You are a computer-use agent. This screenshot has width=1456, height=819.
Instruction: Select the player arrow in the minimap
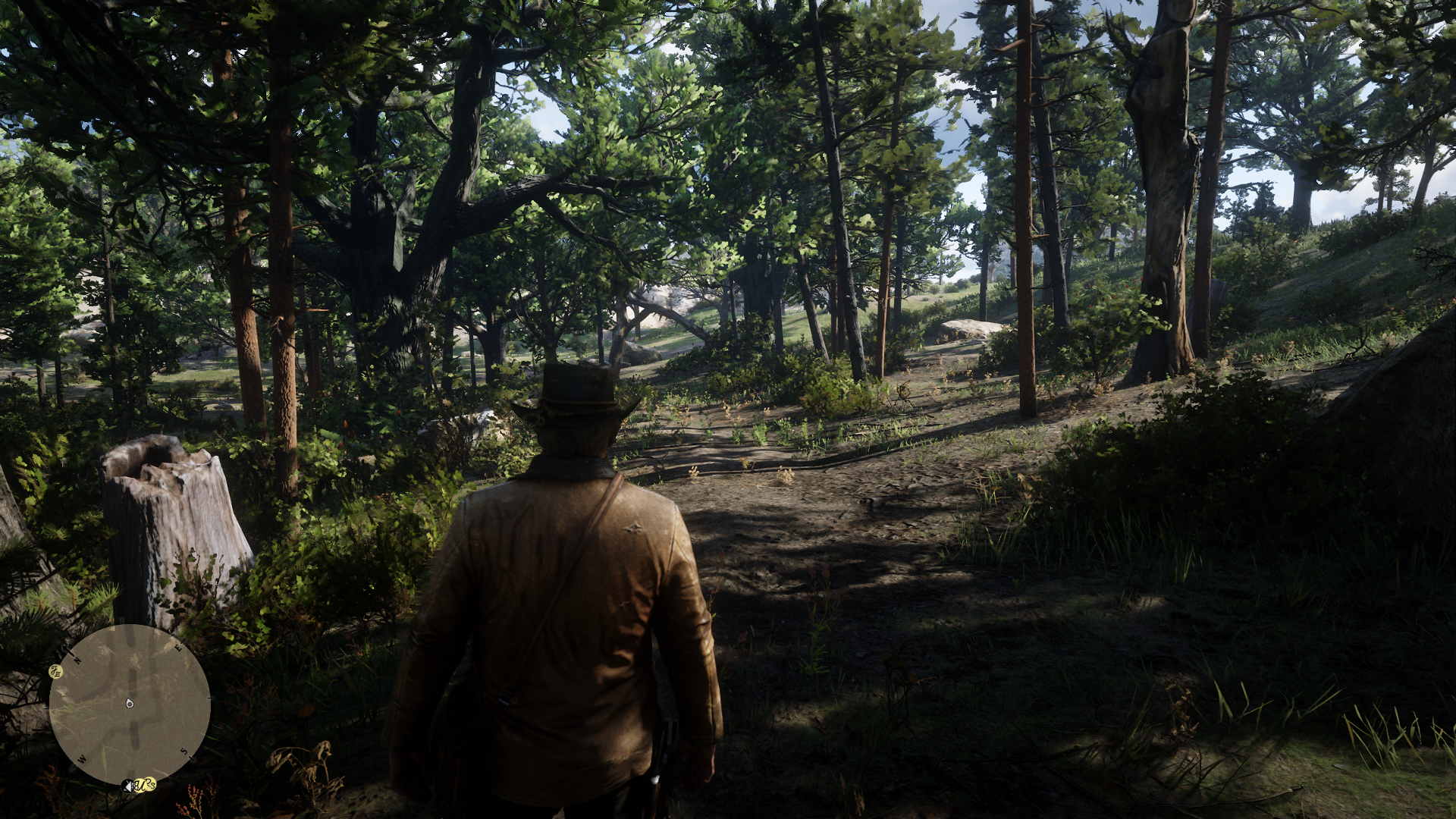[x=130, y=704]
